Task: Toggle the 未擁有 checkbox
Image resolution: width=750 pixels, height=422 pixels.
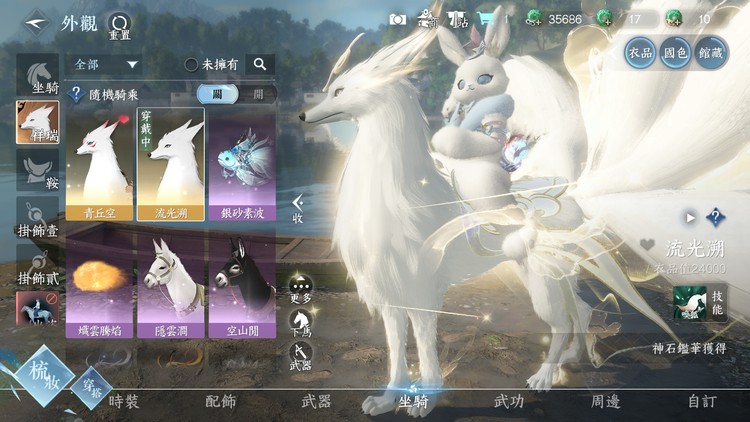Action: tap(191, 64)
